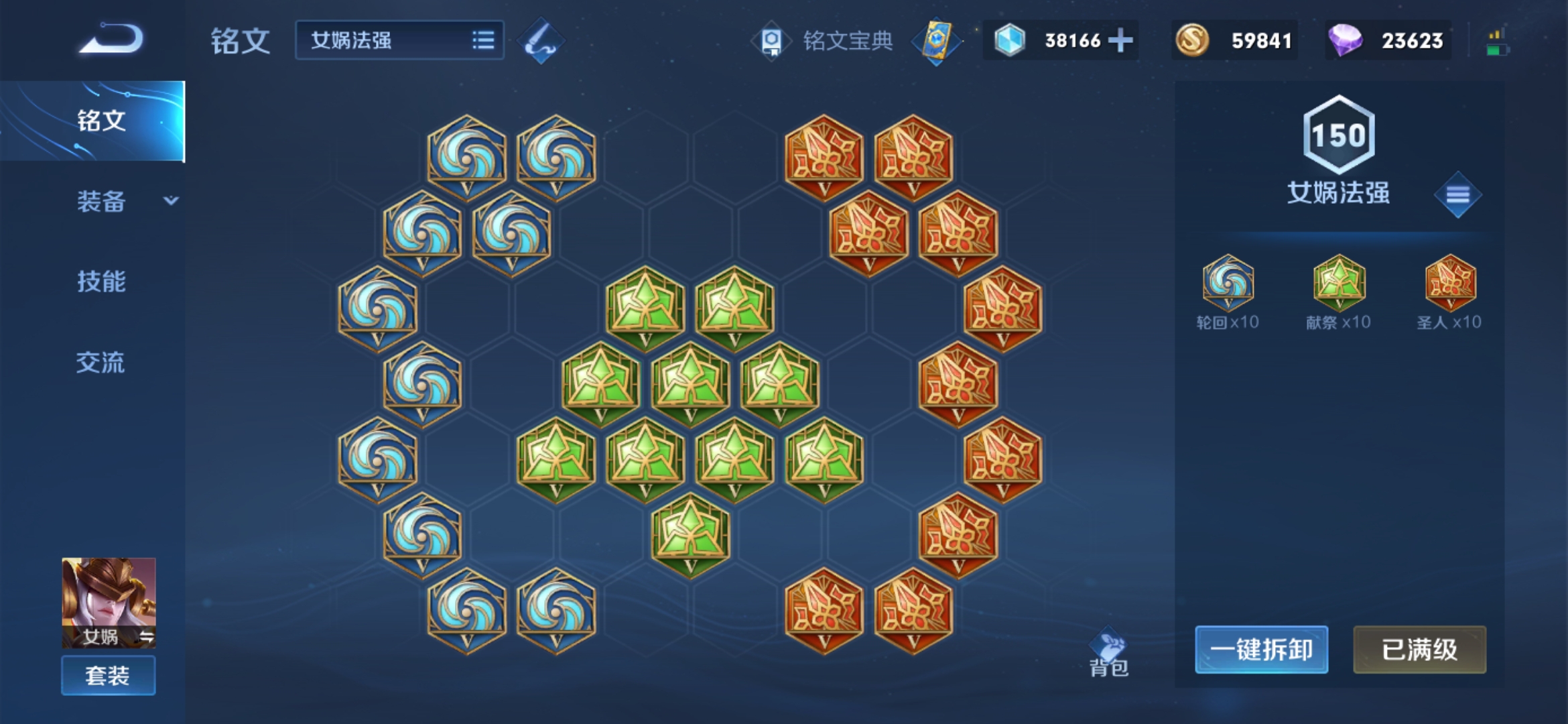The width and height of the screenshot is (1568, 724).
Task: Open the 女娲法强 rune page dropdown
Action: tap(399, 40)
